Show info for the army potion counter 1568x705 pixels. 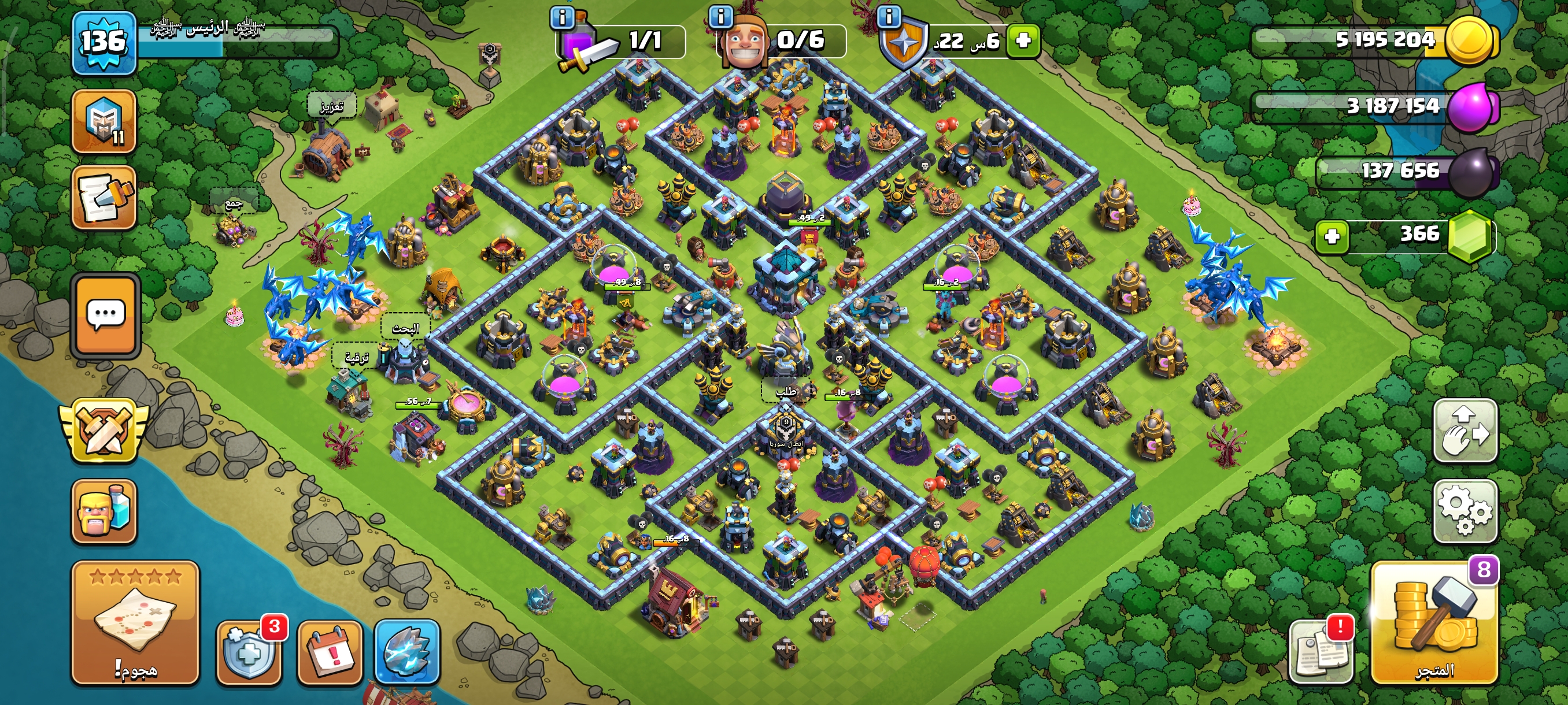(562, 18)
